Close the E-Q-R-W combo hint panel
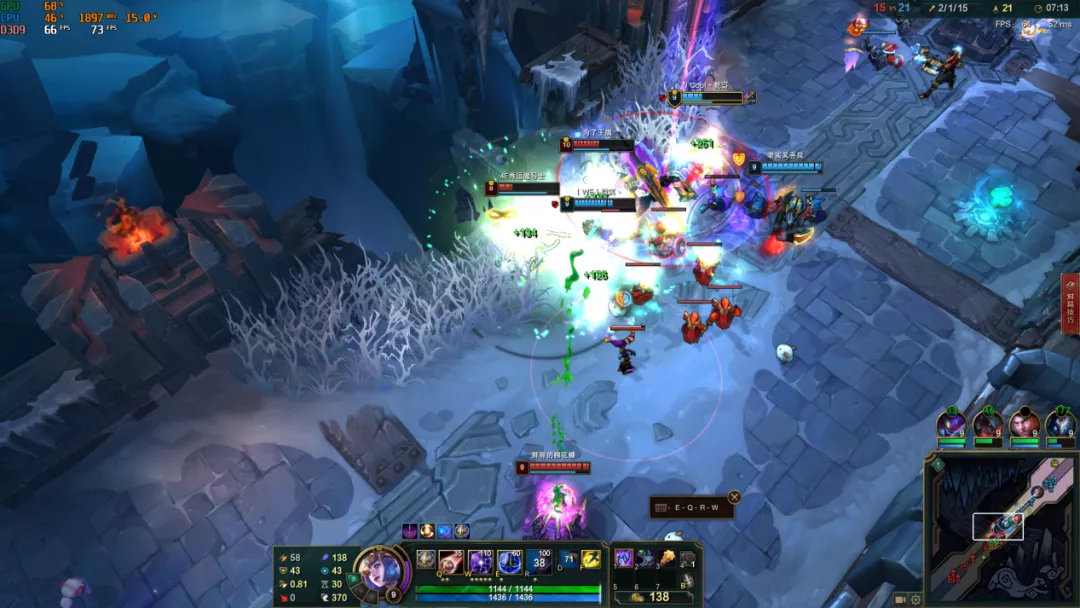The image size is (1080, 608). [734, 497]
